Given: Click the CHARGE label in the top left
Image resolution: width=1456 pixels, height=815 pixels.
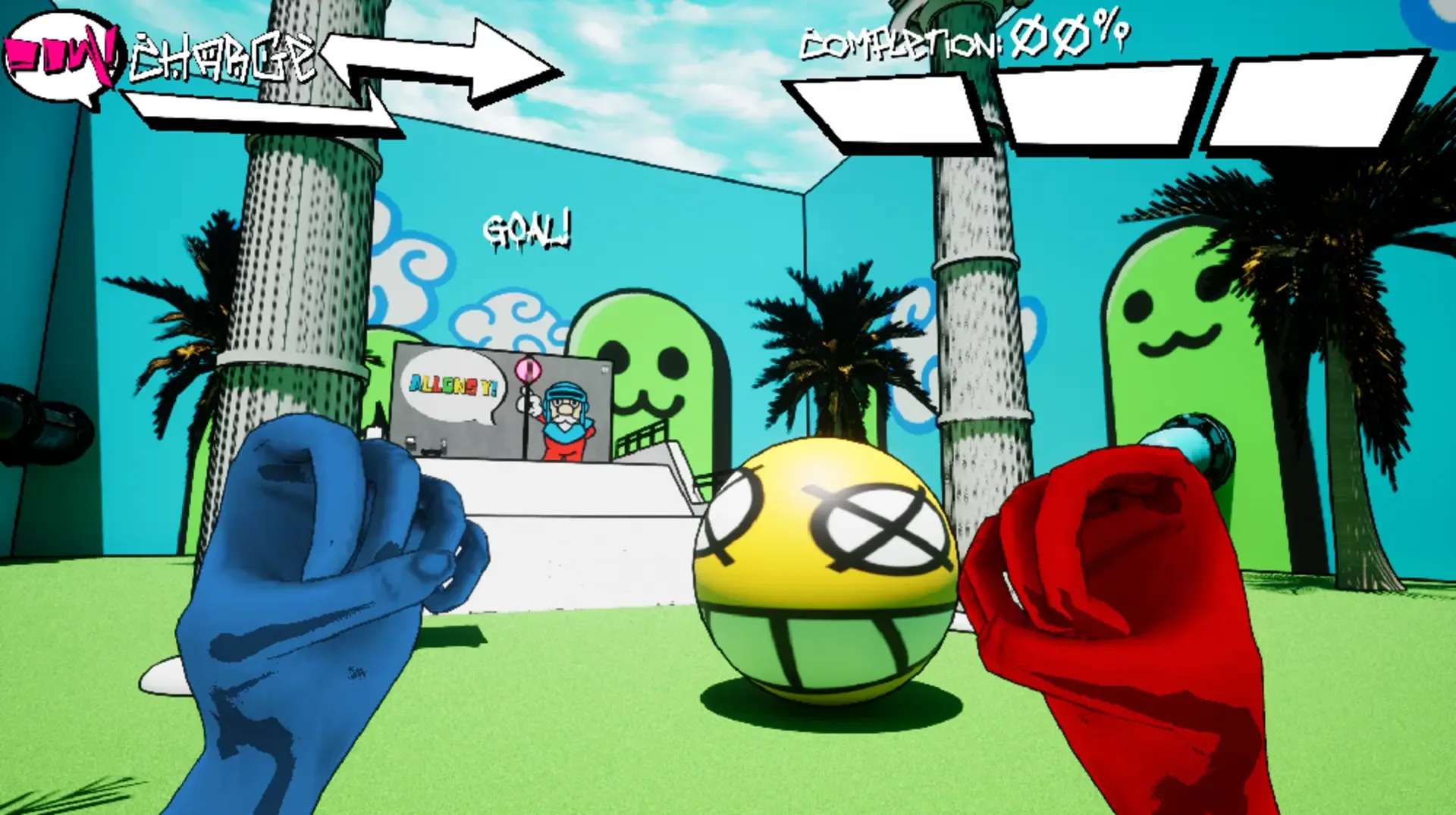Looking at the screenshot, I should click(x=220, y=53).
